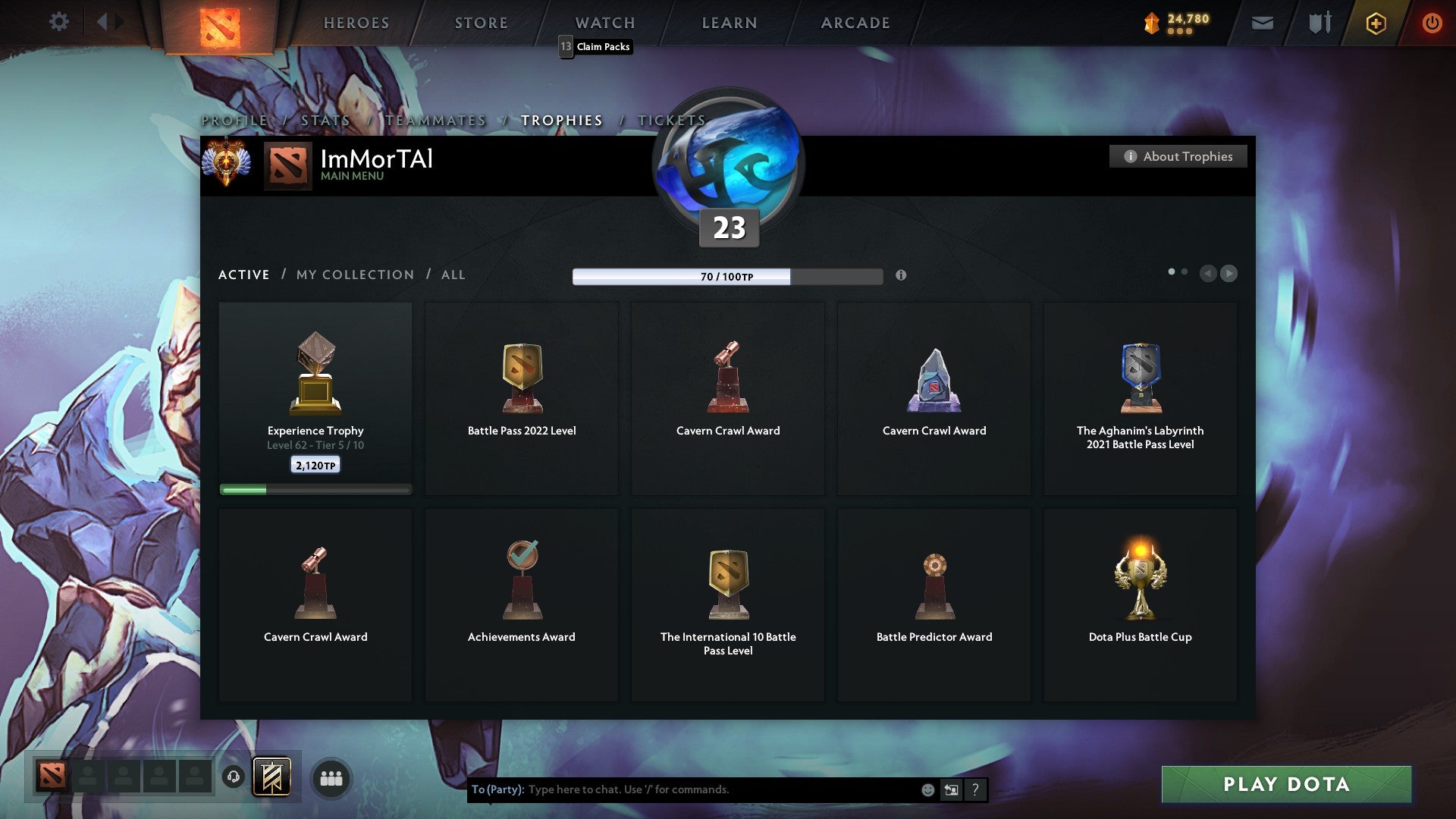Click the power button icon

tap(1433, 23)
